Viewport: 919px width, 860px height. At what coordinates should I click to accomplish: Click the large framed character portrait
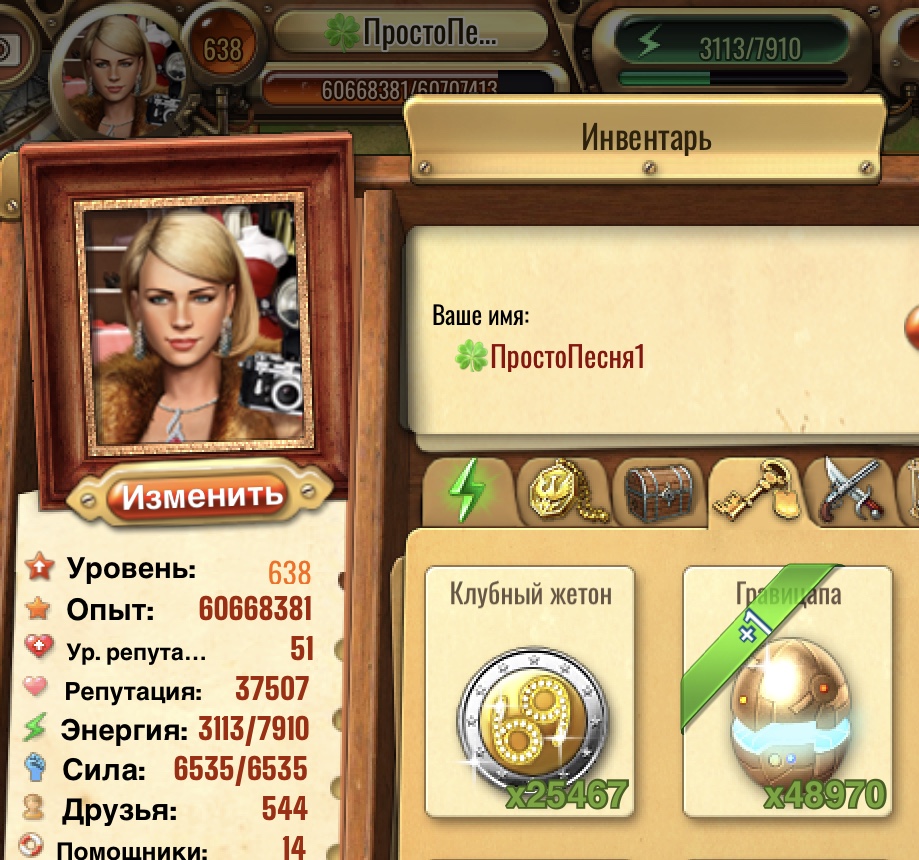(x=192, y=320)
